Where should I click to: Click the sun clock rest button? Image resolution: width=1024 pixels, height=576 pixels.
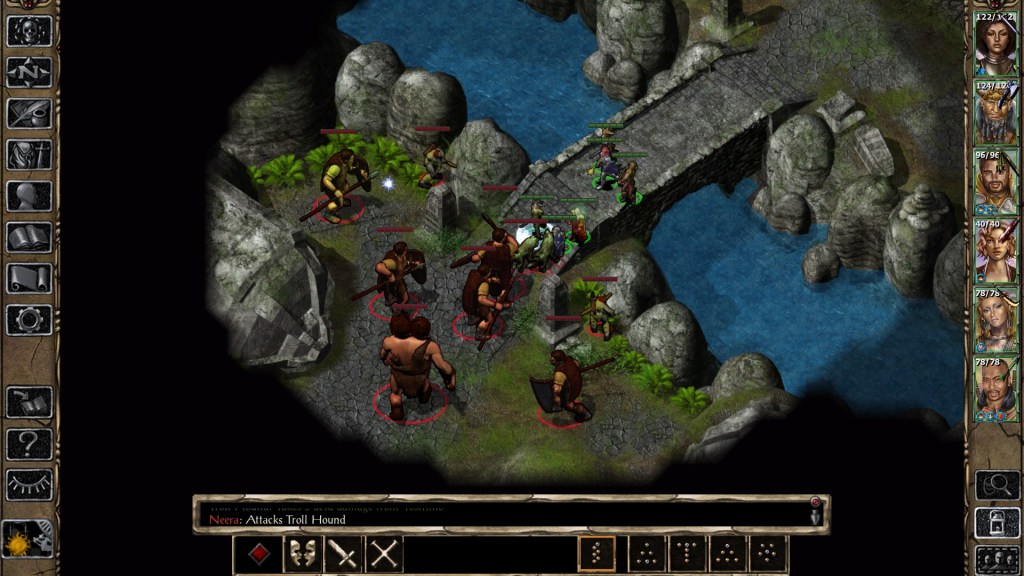(28, 541)
